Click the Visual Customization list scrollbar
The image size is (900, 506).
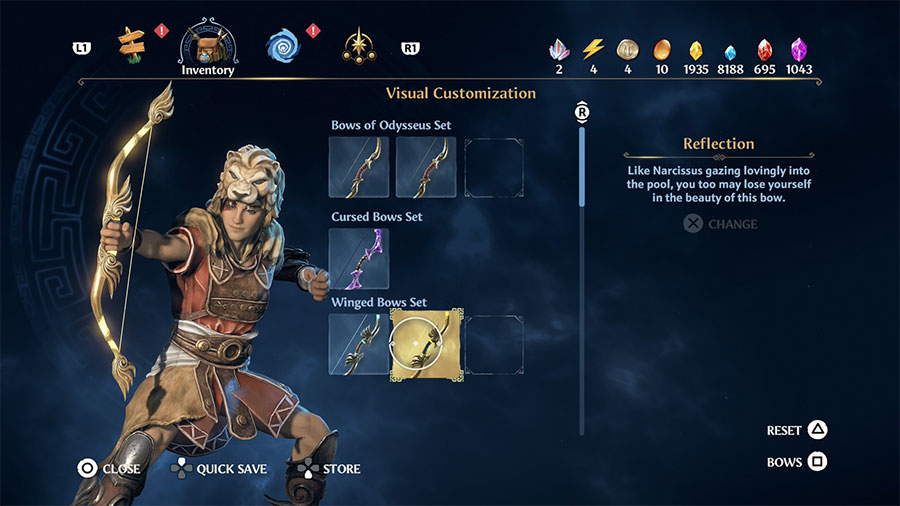pos(582,168)
